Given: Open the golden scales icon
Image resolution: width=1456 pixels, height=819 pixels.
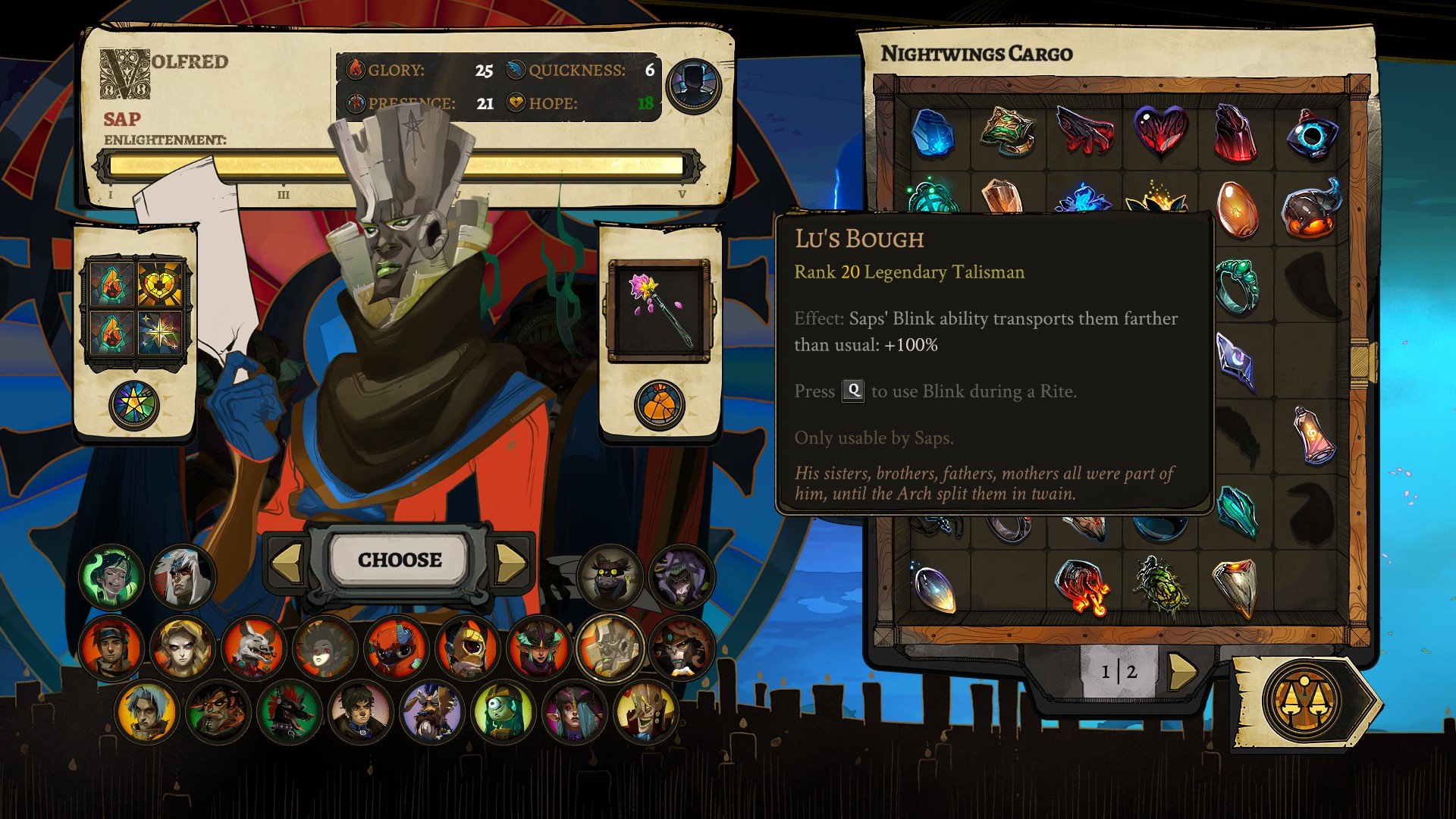Looking at the screenshot, I should pyautogui.click(x=1303, y=701).
